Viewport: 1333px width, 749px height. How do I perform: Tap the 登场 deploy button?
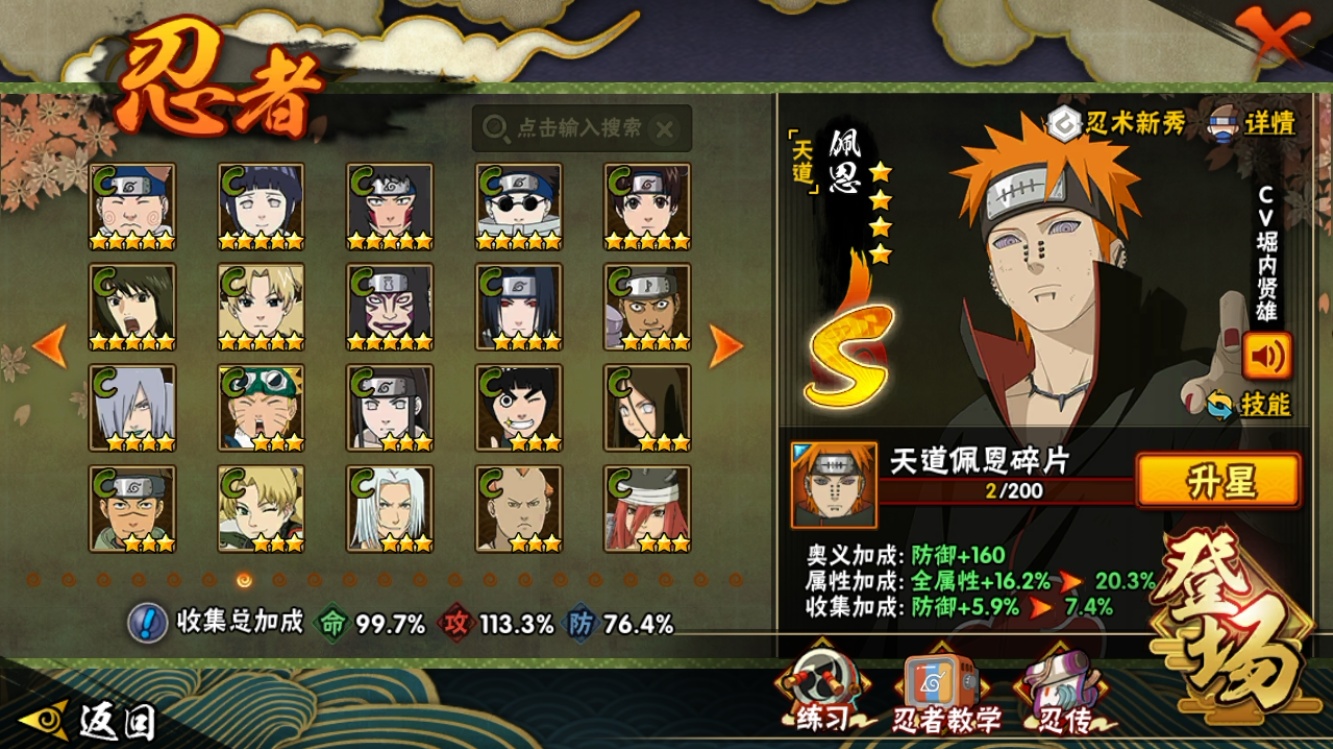click(1240, 632)
